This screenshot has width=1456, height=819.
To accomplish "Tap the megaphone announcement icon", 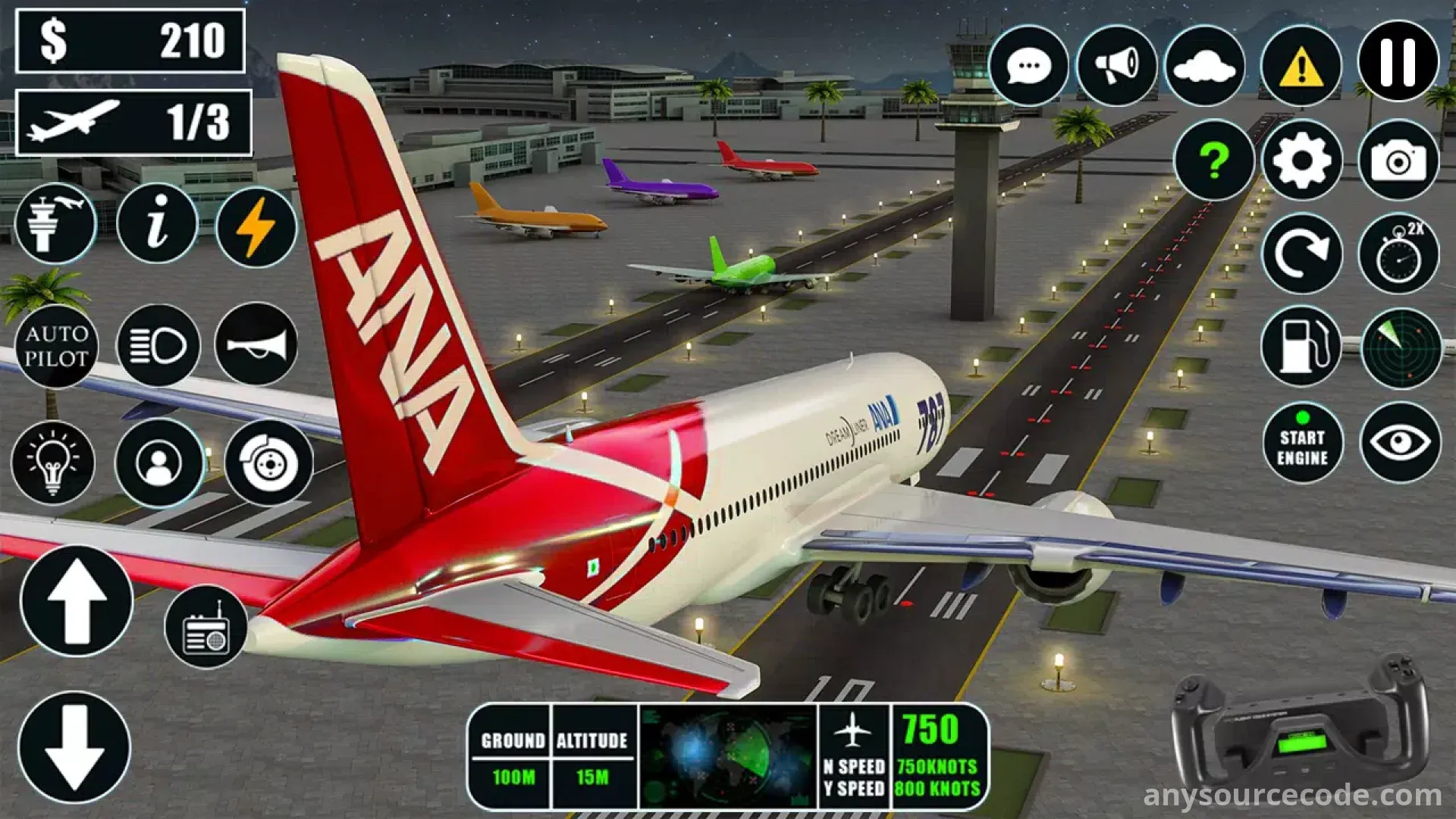I will coord(1116,66).
